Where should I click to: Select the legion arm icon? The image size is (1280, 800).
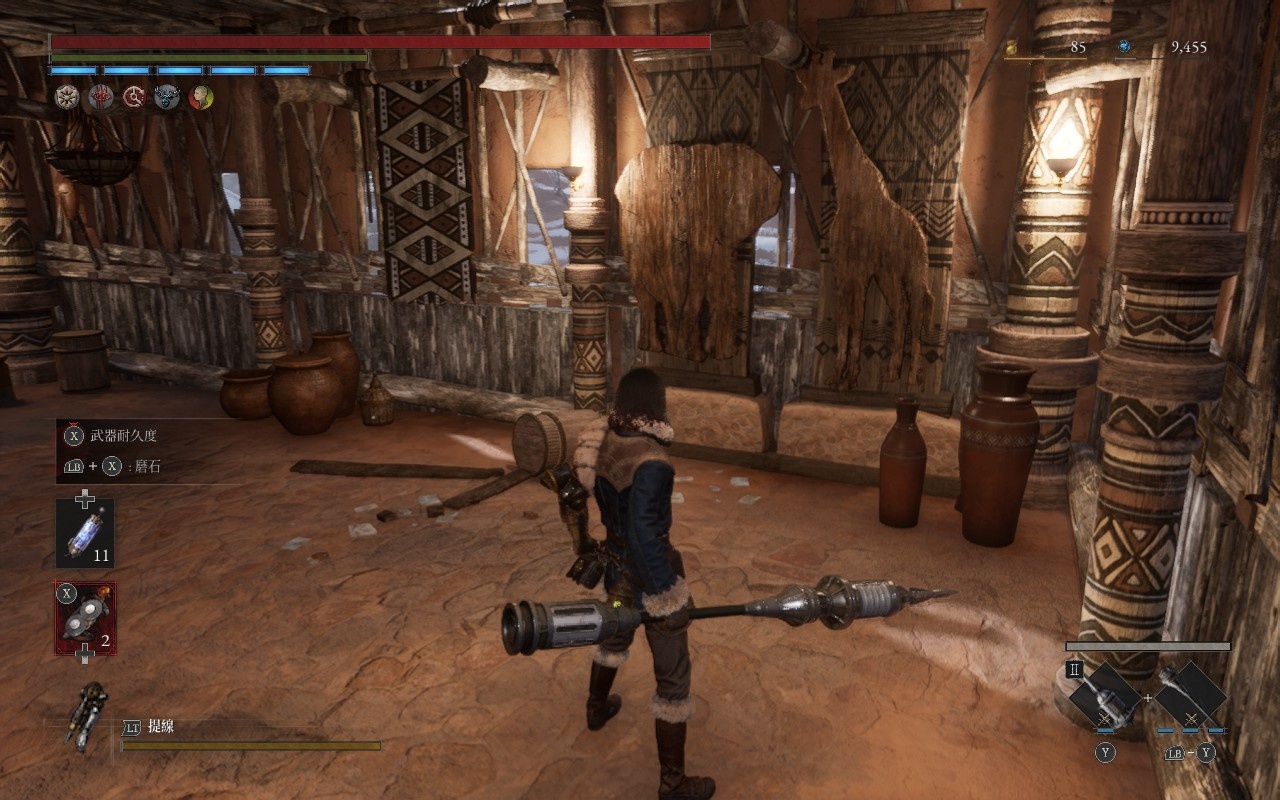87,713
